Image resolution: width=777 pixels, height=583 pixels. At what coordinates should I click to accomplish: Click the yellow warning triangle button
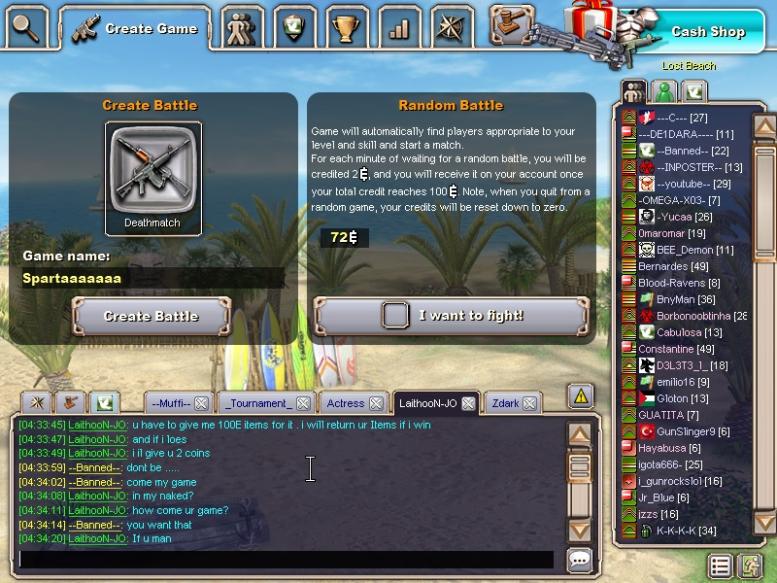580,396
